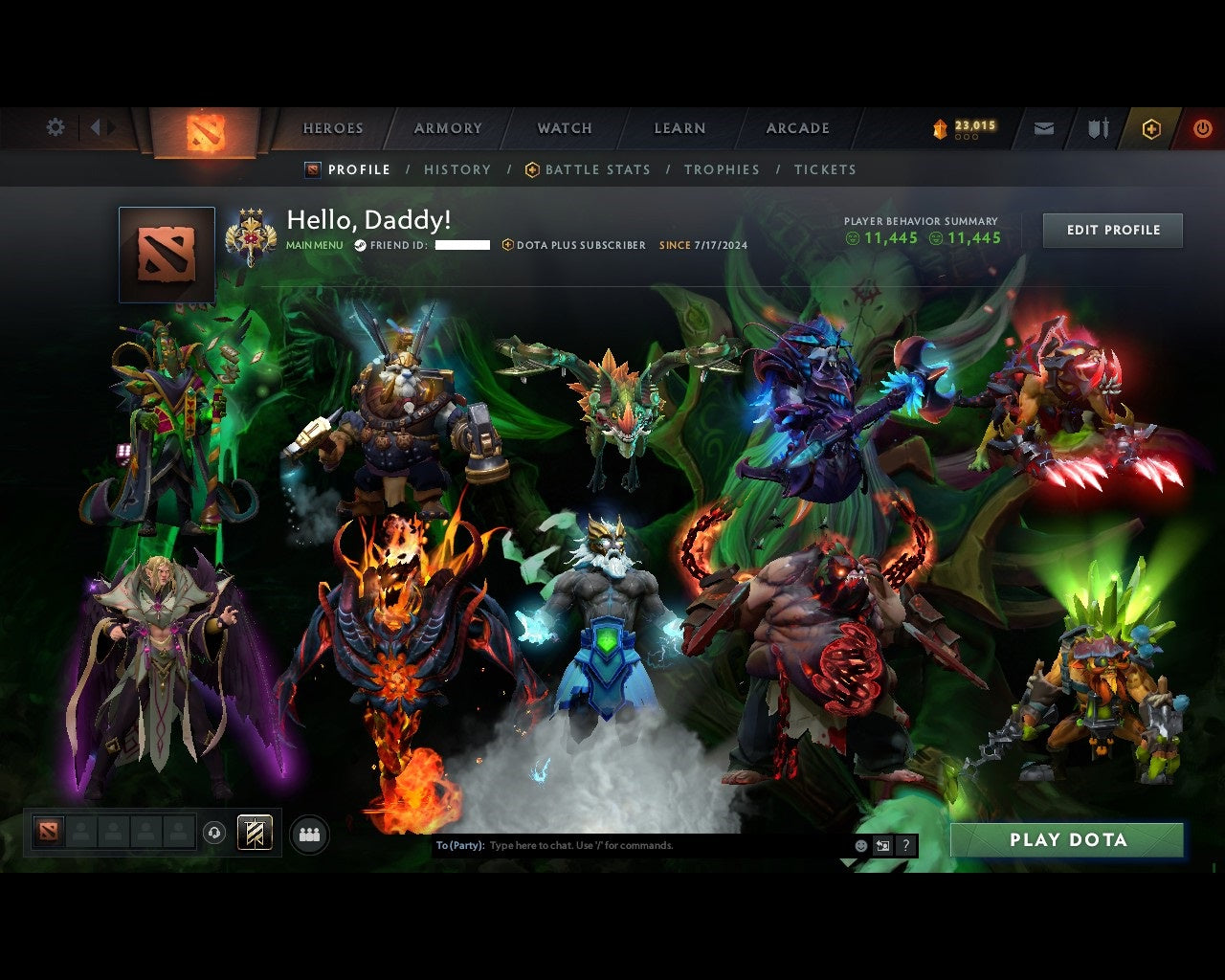Viewport: 1225px width, 980px height.
Task: Toggle the voice chat headset
Action: pyautogui.click(x=214, y=832)
